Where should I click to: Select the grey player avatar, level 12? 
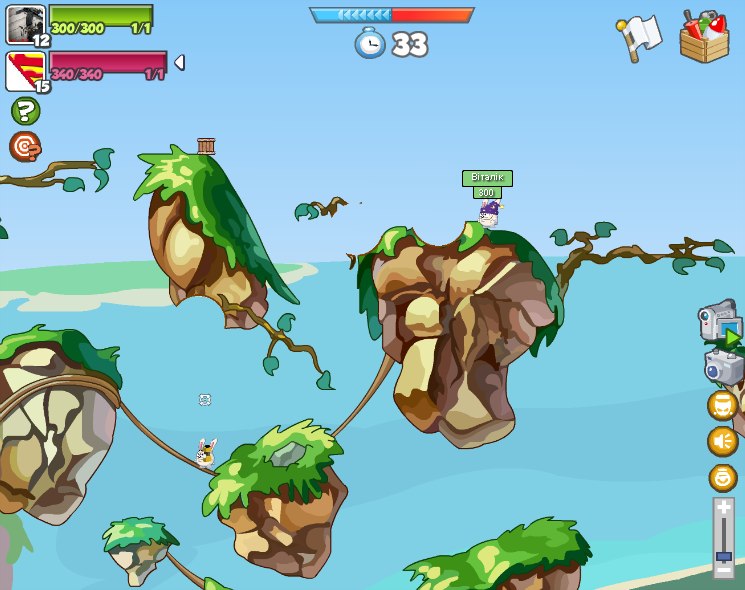26,24
